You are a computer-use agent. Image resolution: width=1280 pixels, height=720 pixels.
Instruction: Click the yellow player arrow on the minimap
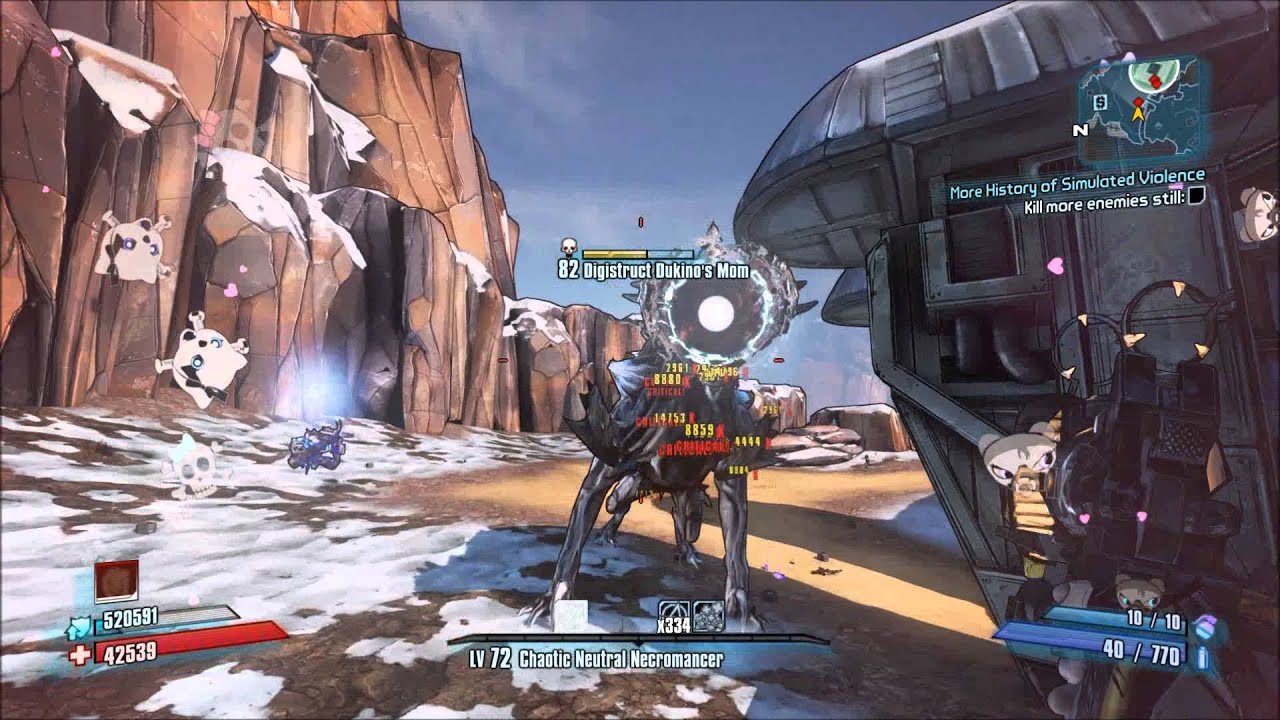(x=1138, y=114)
